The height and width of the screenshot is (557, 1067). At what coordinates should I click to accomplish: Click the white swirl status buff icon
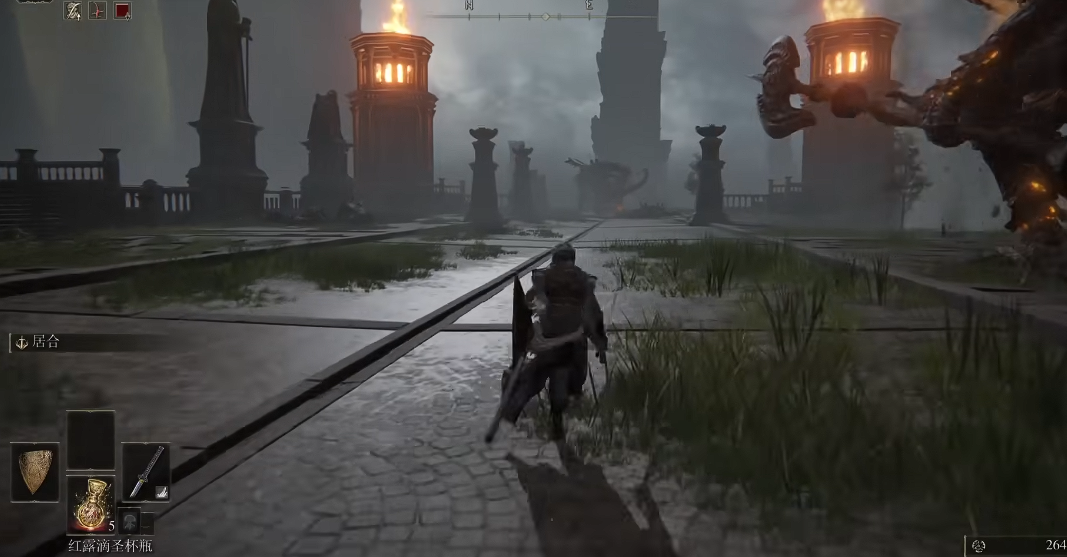[x=73, y=11]
